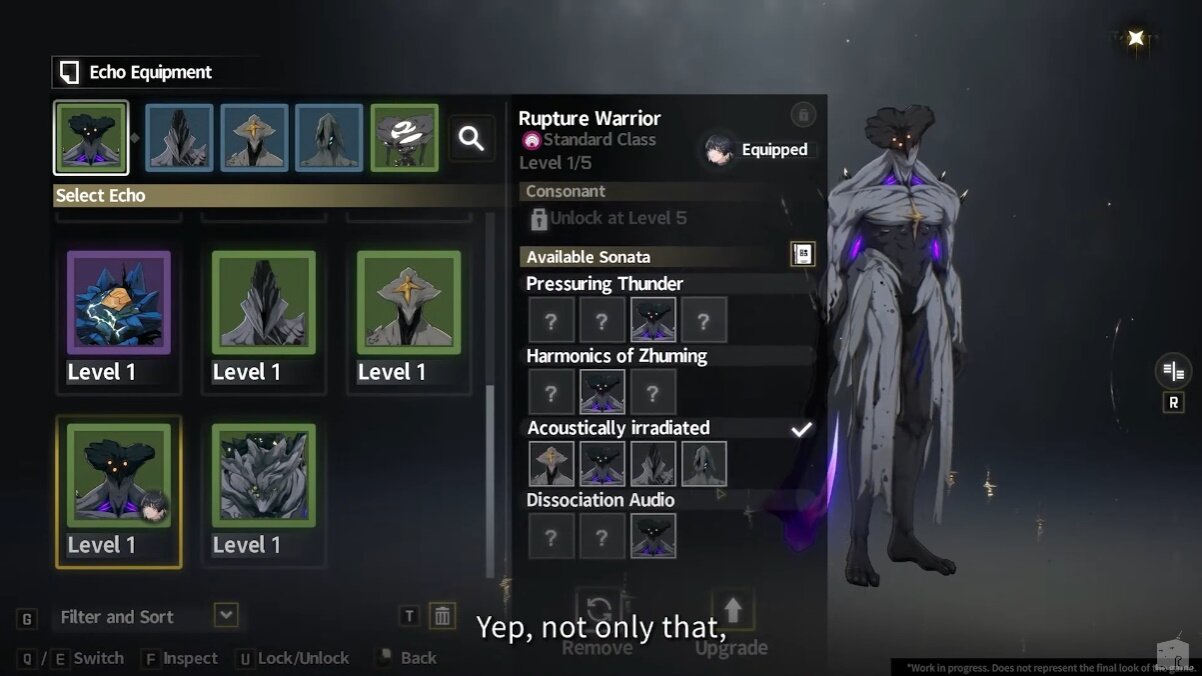
Task: Select the gold-cross hooded echo in the grid
Action: point(409,303)
